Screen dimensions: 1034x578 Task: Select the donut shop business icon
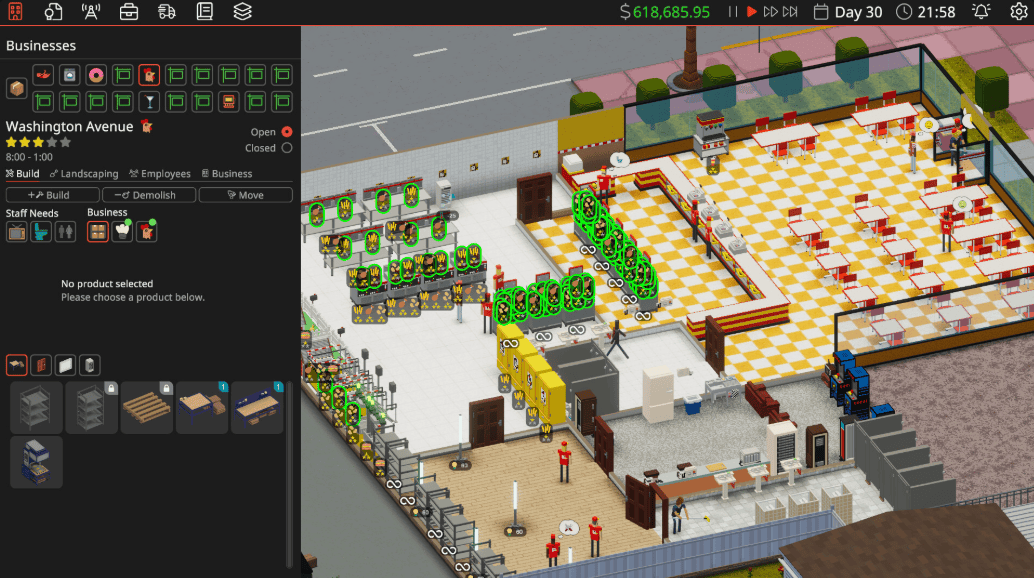(96, 75)
